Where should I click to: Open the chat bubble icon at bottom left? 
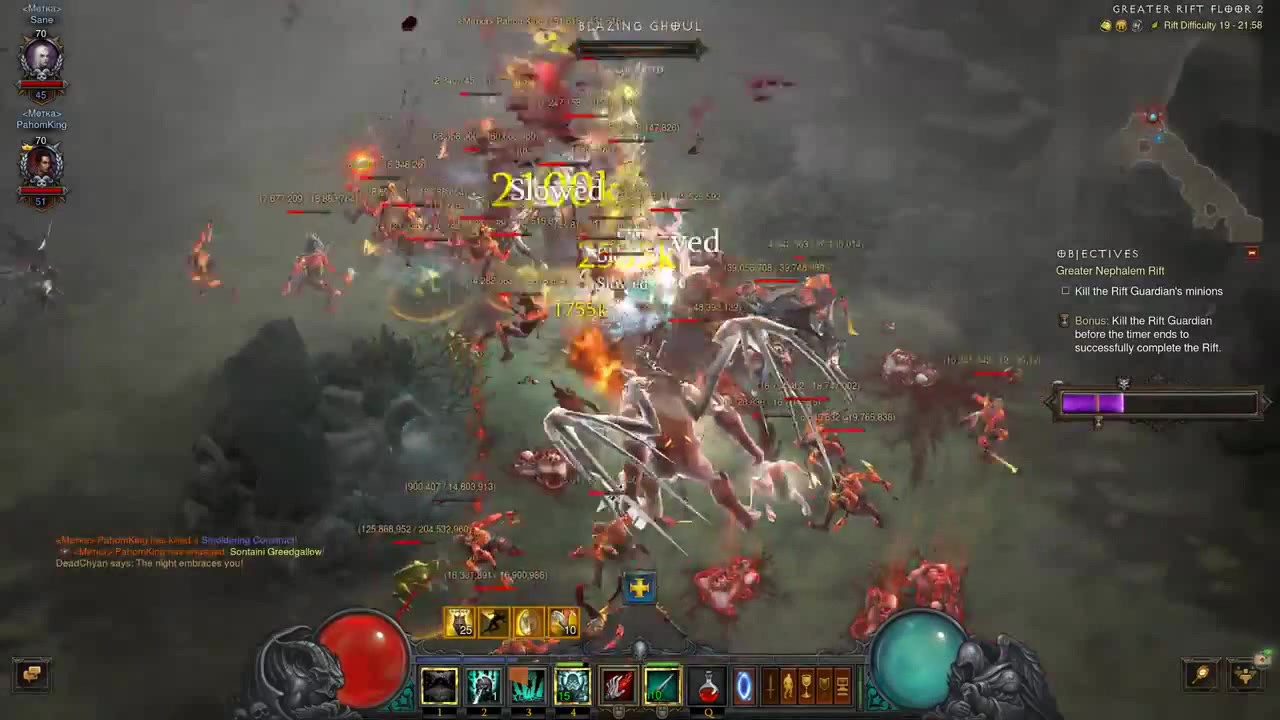click(31, 675)
